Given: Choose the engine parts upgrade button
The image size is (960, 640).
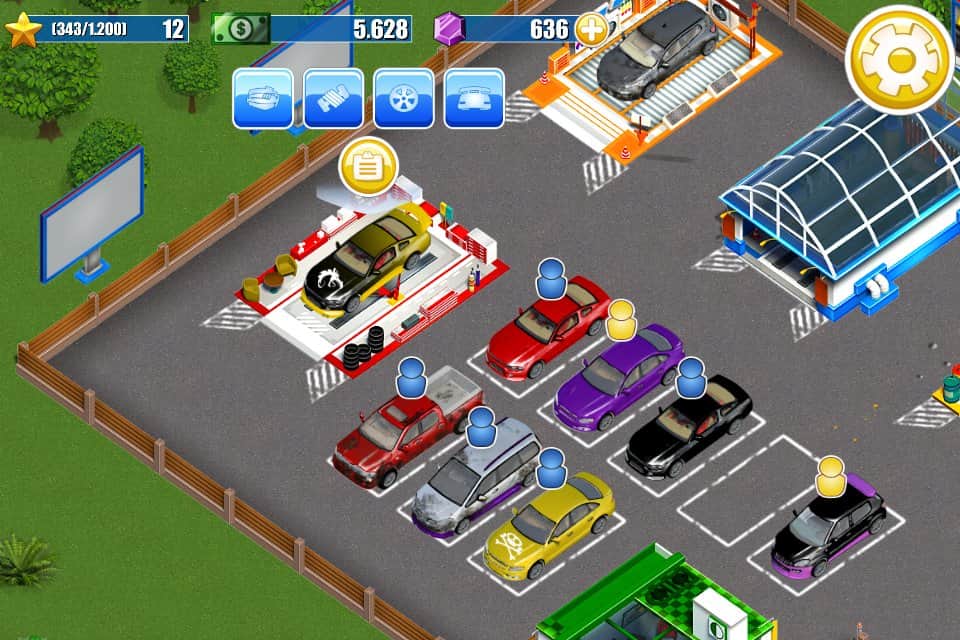Looking at the screenshot, I should pyautogui.click(x=334, y=98).
